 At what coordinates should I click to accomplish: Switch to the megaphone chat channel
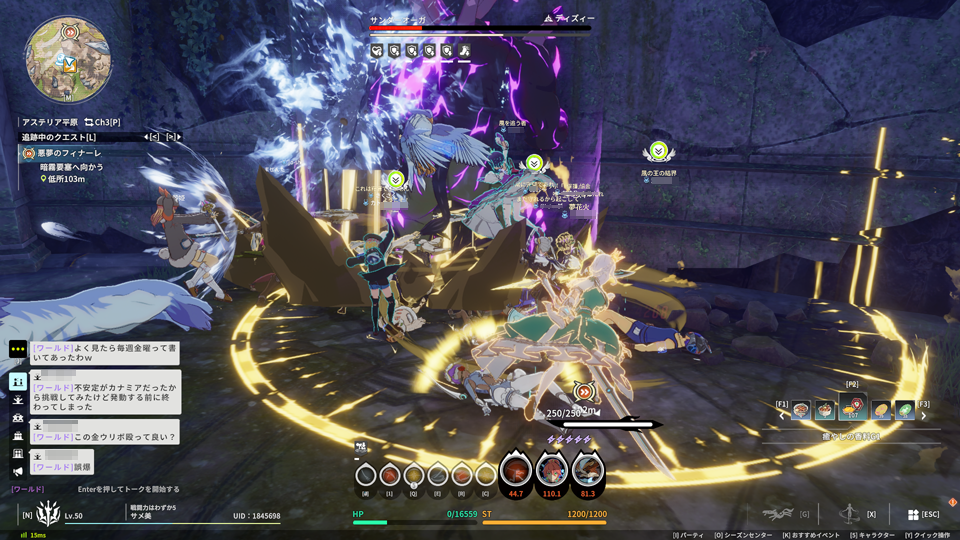[x=18, y=472]
